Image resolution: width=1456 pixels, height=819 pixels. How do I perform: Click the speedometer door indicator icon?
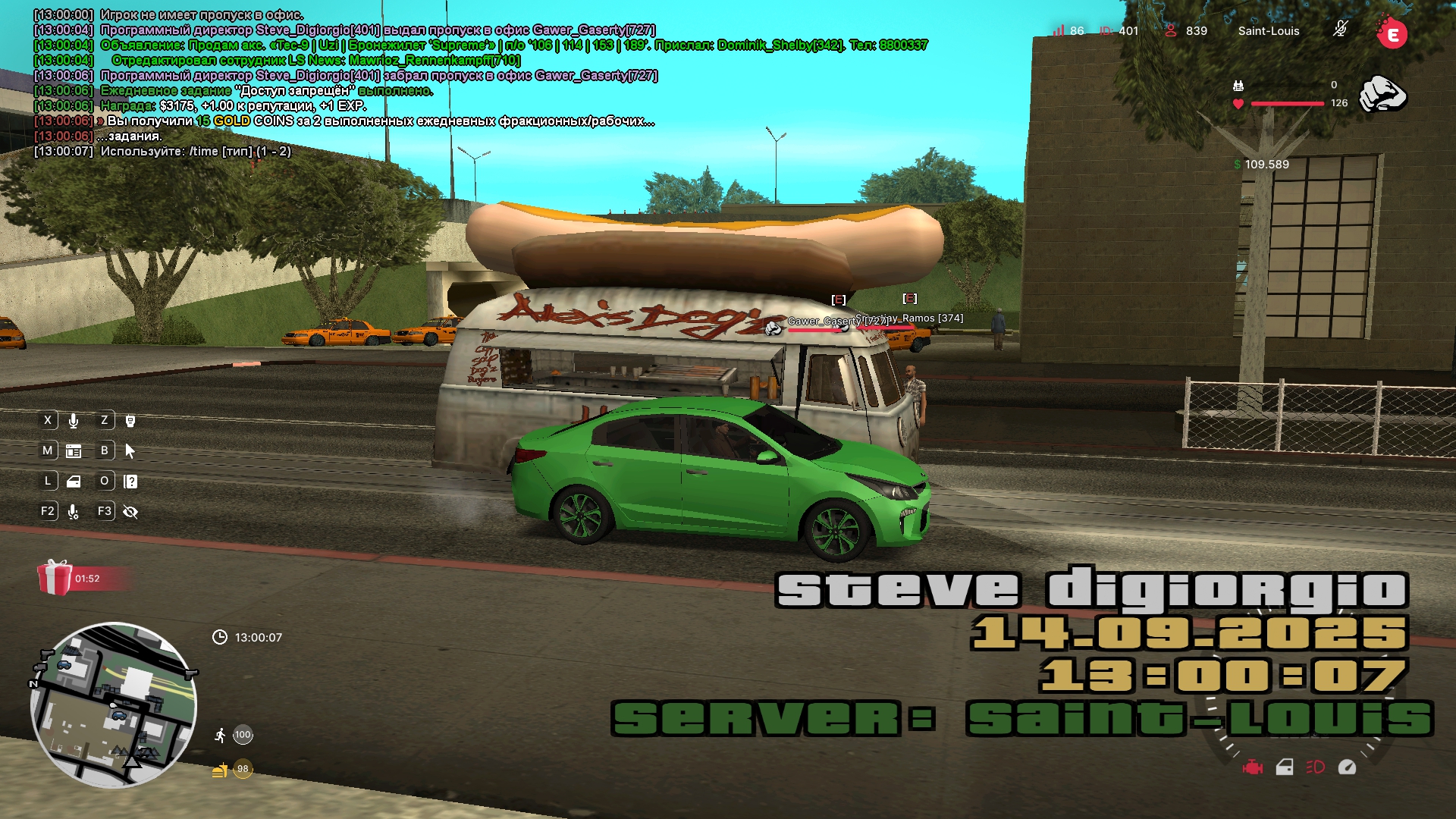pyautogui.click(x=1285, y=767)
